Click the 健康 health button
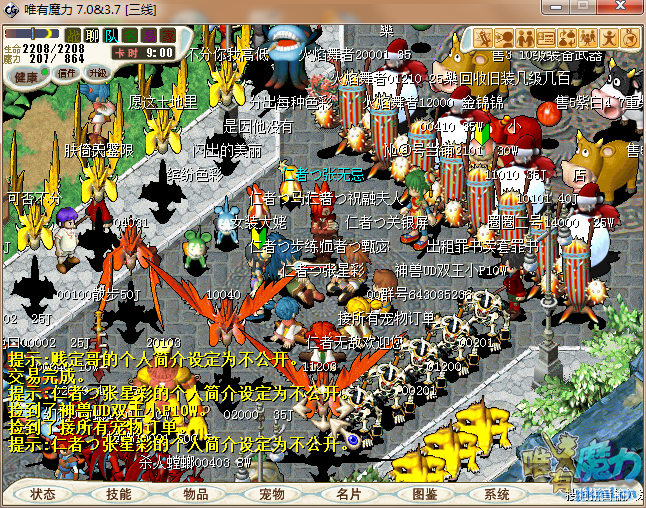 pyautogui.click(x=27, y=76)
